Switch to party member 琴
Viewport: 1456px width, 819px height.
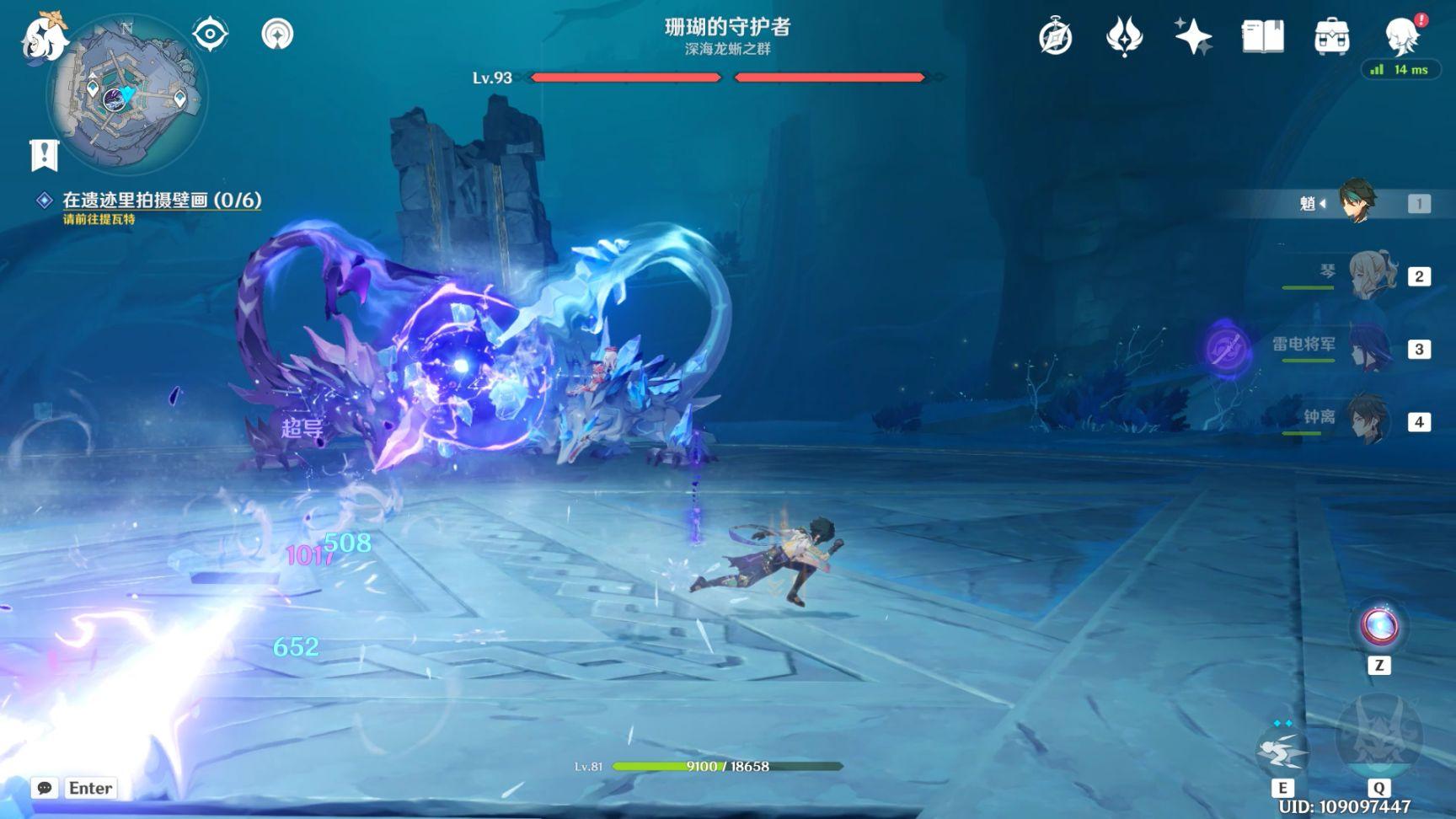pos(1372,276)
